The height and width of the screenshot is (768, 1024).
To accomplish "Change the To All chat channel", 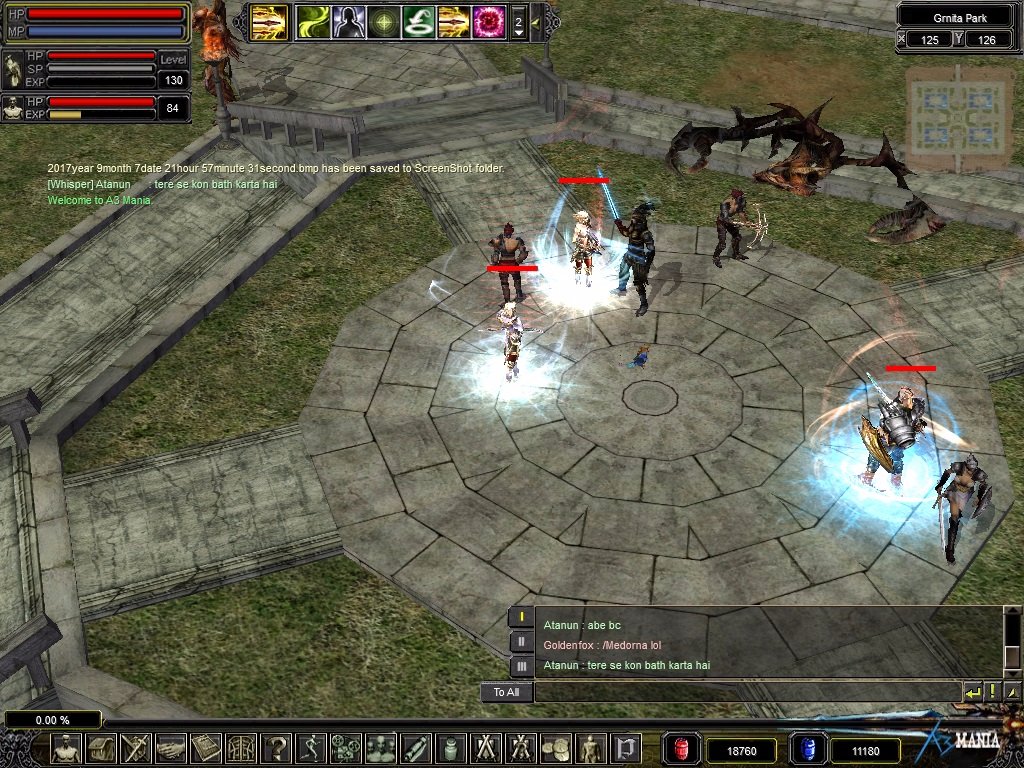I will [506, 692].
